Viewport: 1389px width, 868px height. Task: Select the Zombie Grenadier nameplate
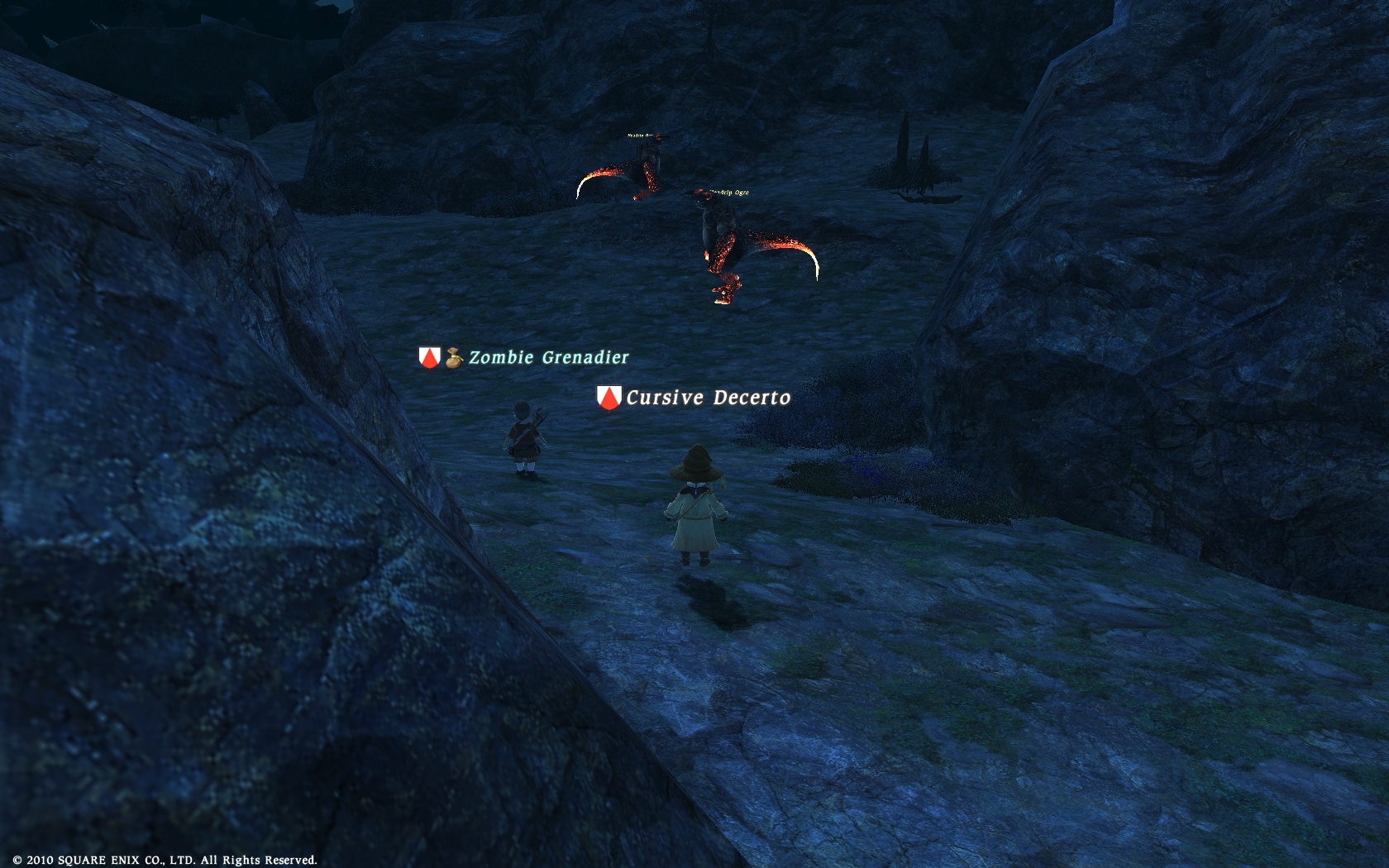[x=548, y=358]
